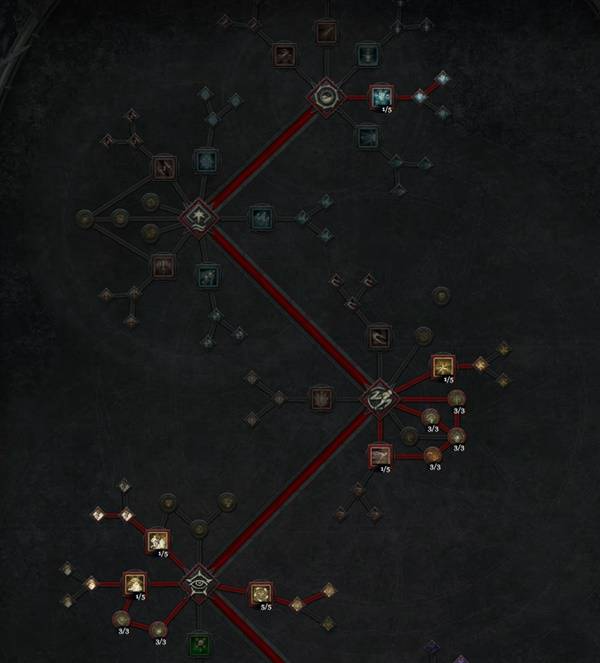Viewport: 600px width, 663px height.
Task: Click the running-figure cluster hub node
Action: pyautogui.click(x=379, y=399)
